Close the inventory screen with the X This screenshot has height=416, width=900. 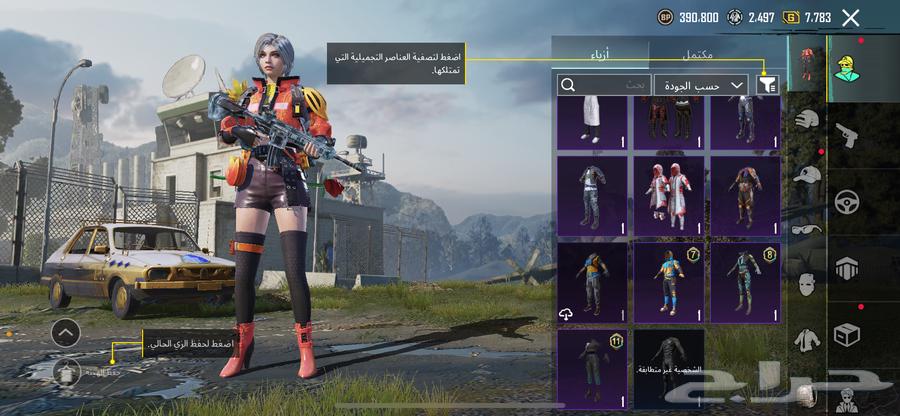click(x=851, y=17)
